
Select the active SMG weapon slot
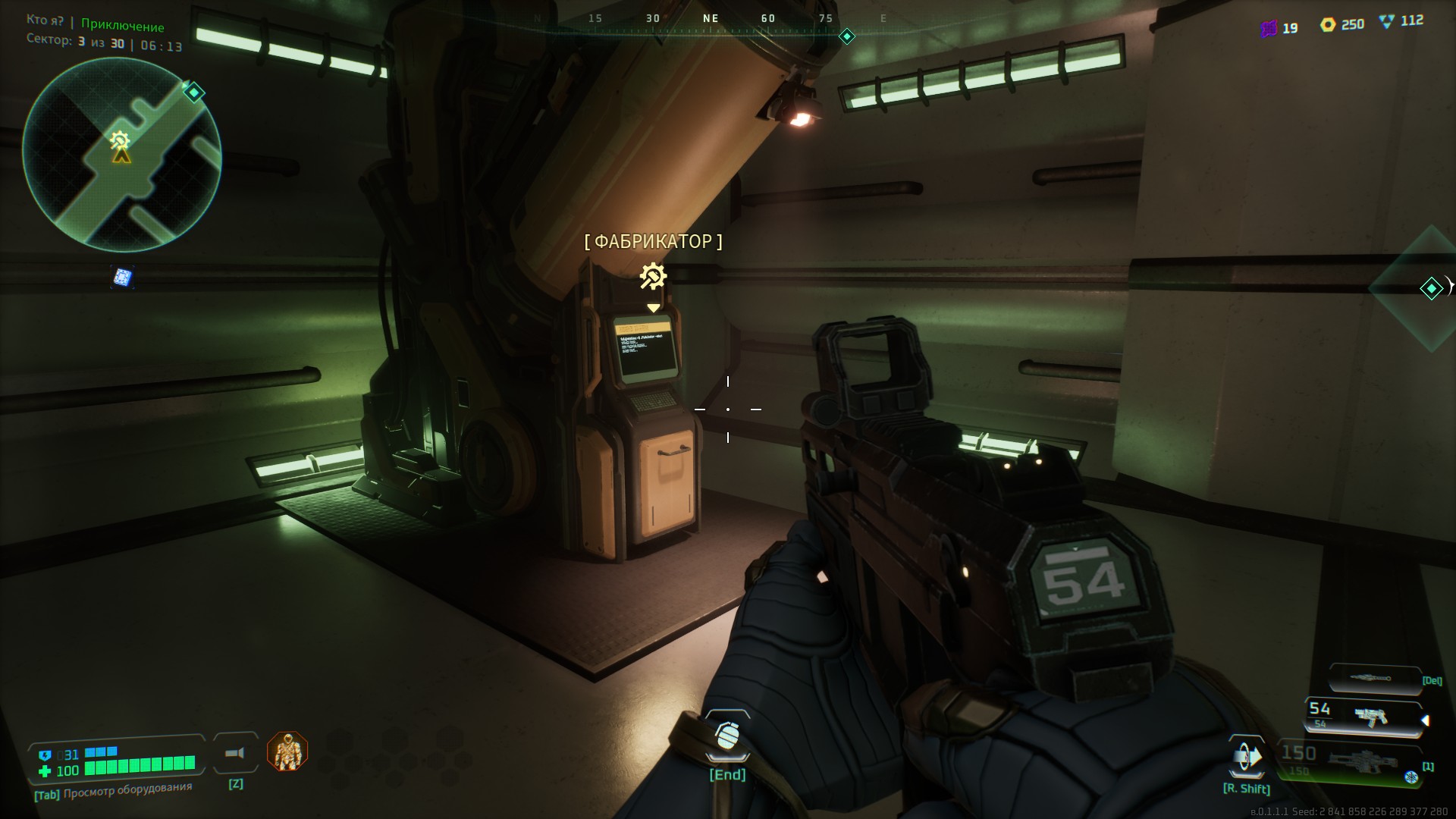point(1363,717)
